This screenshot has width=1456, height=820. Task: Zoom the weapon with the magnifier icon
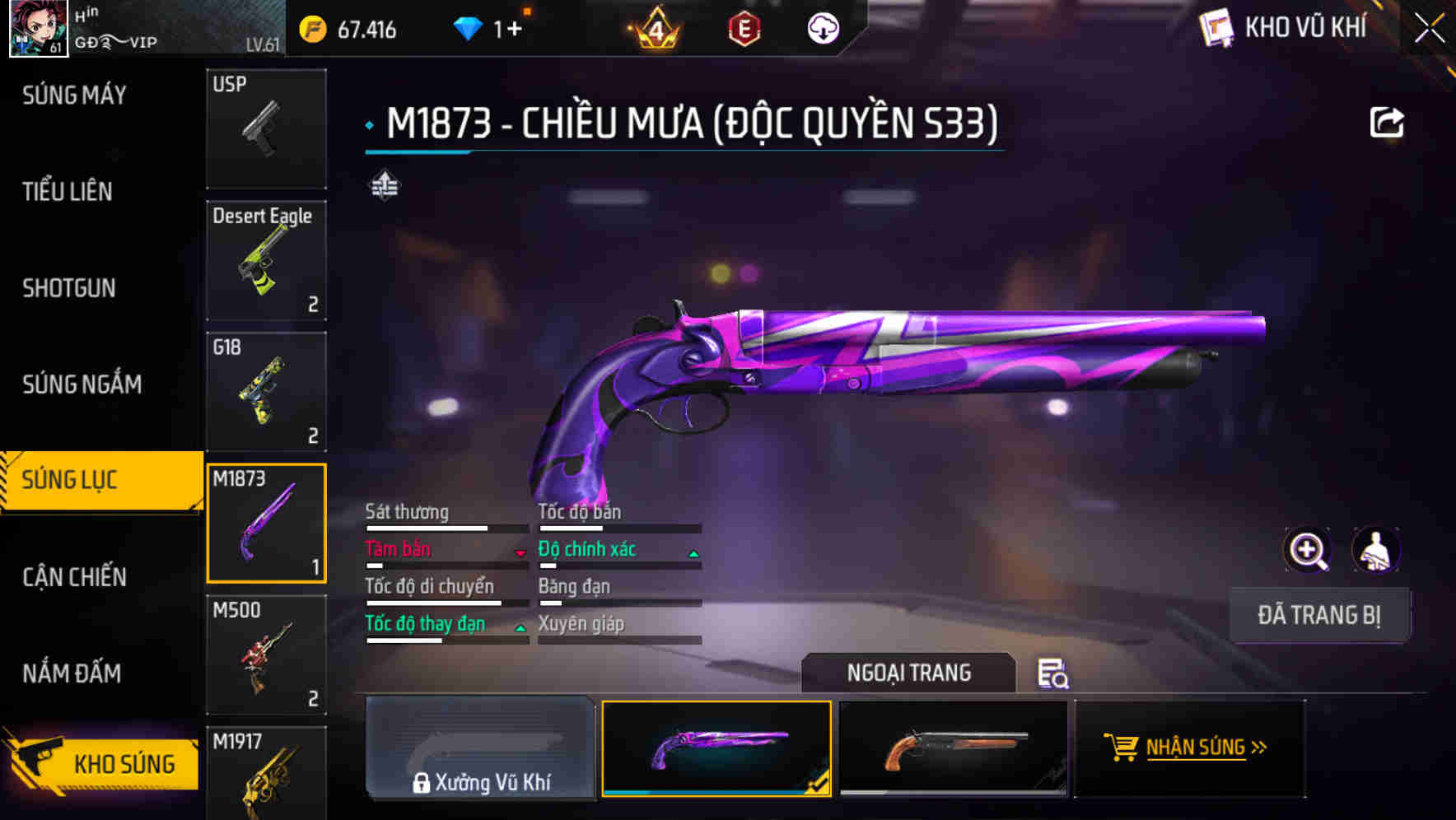point(1308,550)
